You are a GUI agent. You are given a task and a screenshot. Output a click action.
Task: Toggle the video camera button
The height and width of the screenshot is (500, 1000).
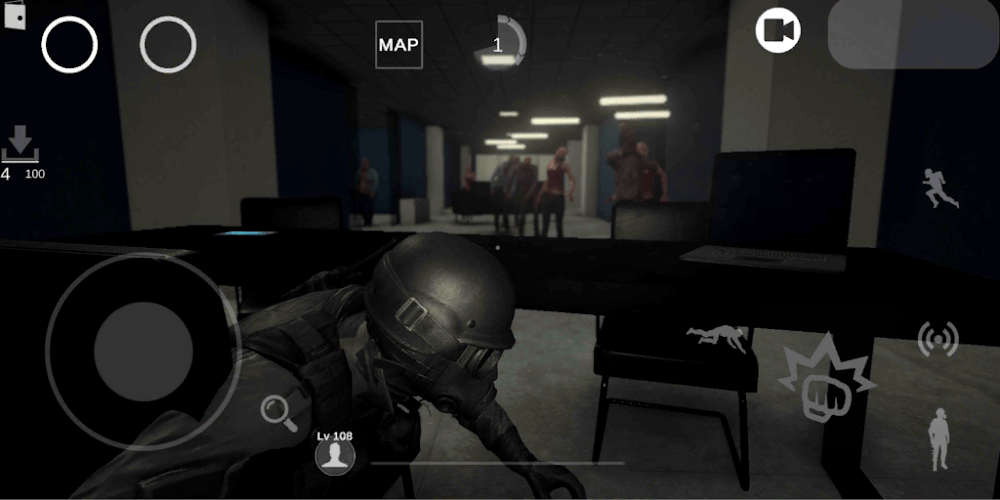778,31
